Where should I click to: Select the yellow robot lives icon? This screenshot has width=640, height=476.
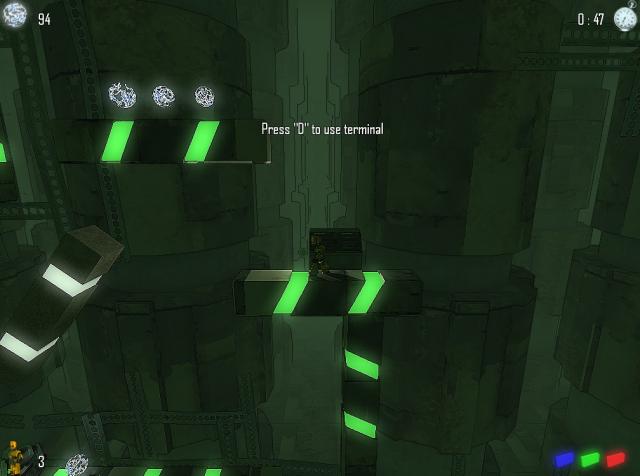14,455
